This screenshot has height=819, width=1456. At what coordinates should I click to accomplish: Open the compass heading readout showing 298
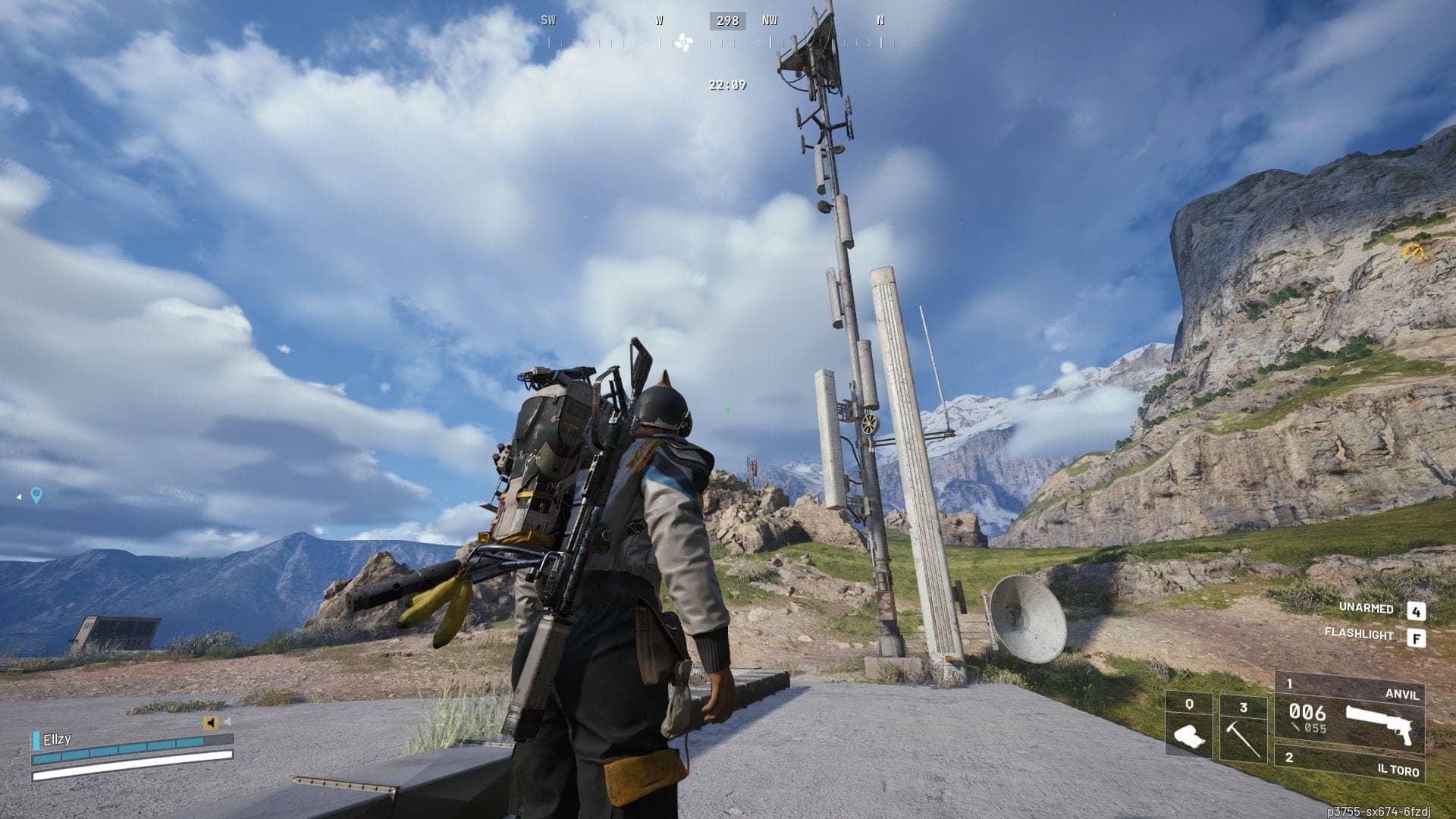pyautogui.click(x=726, y=20)
